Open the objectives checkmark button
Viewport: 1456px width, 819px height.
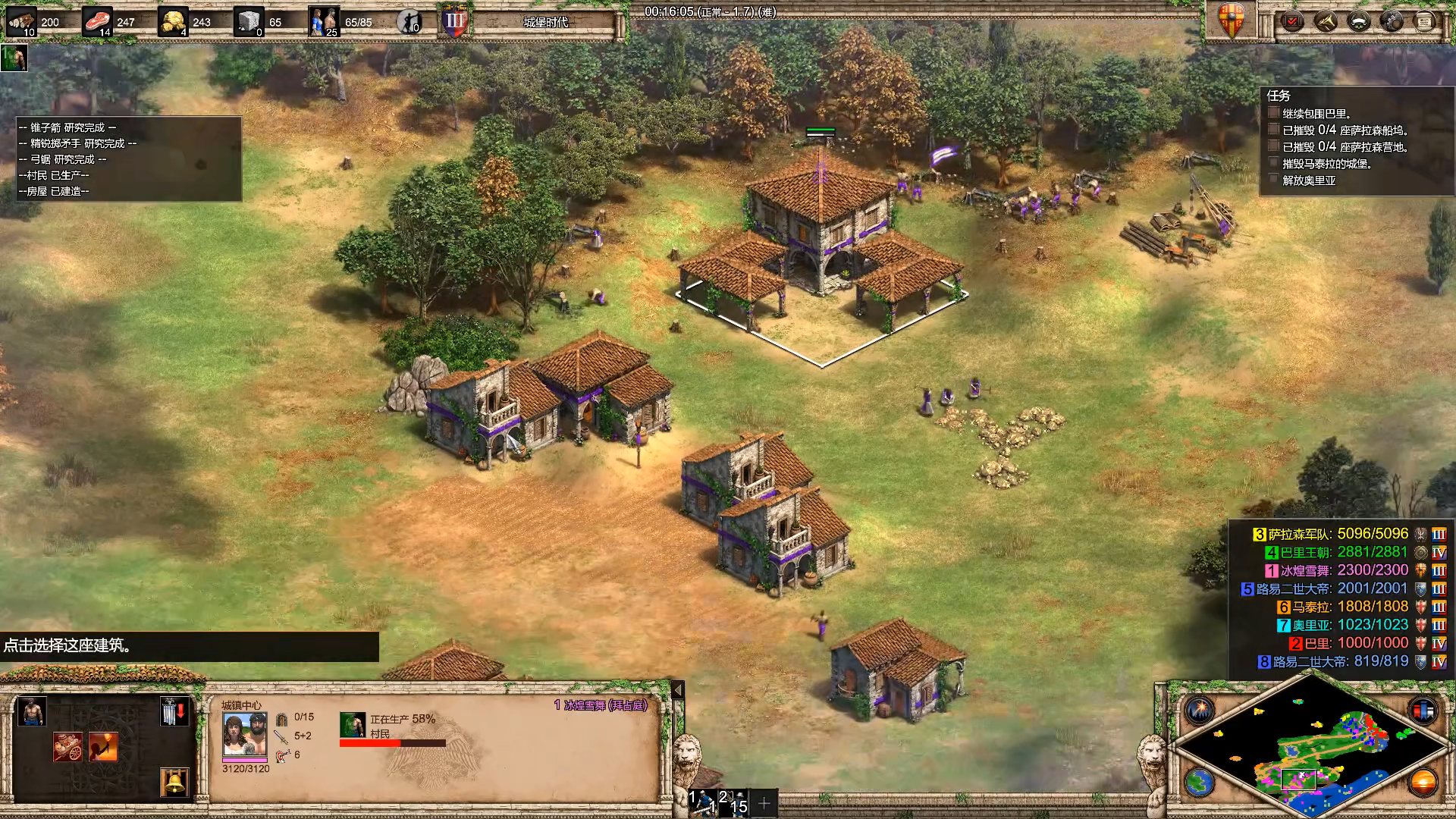click(x=1291, y=21)
